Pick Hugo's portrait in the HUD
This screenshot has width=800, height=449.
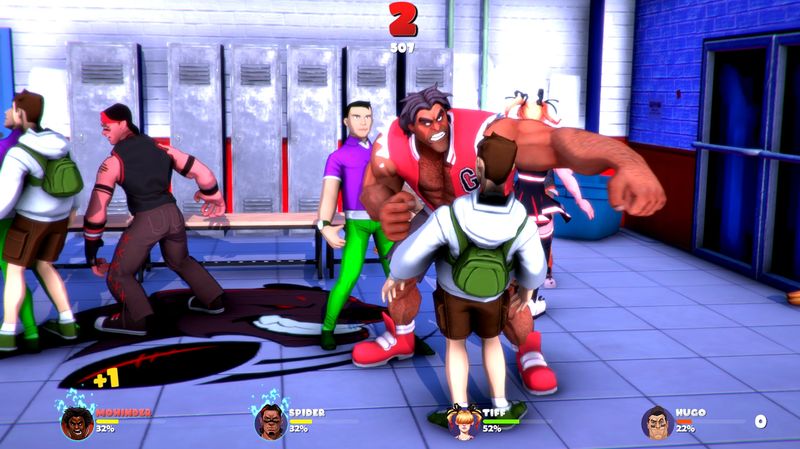pyautogui.click(x=657, y=422)
